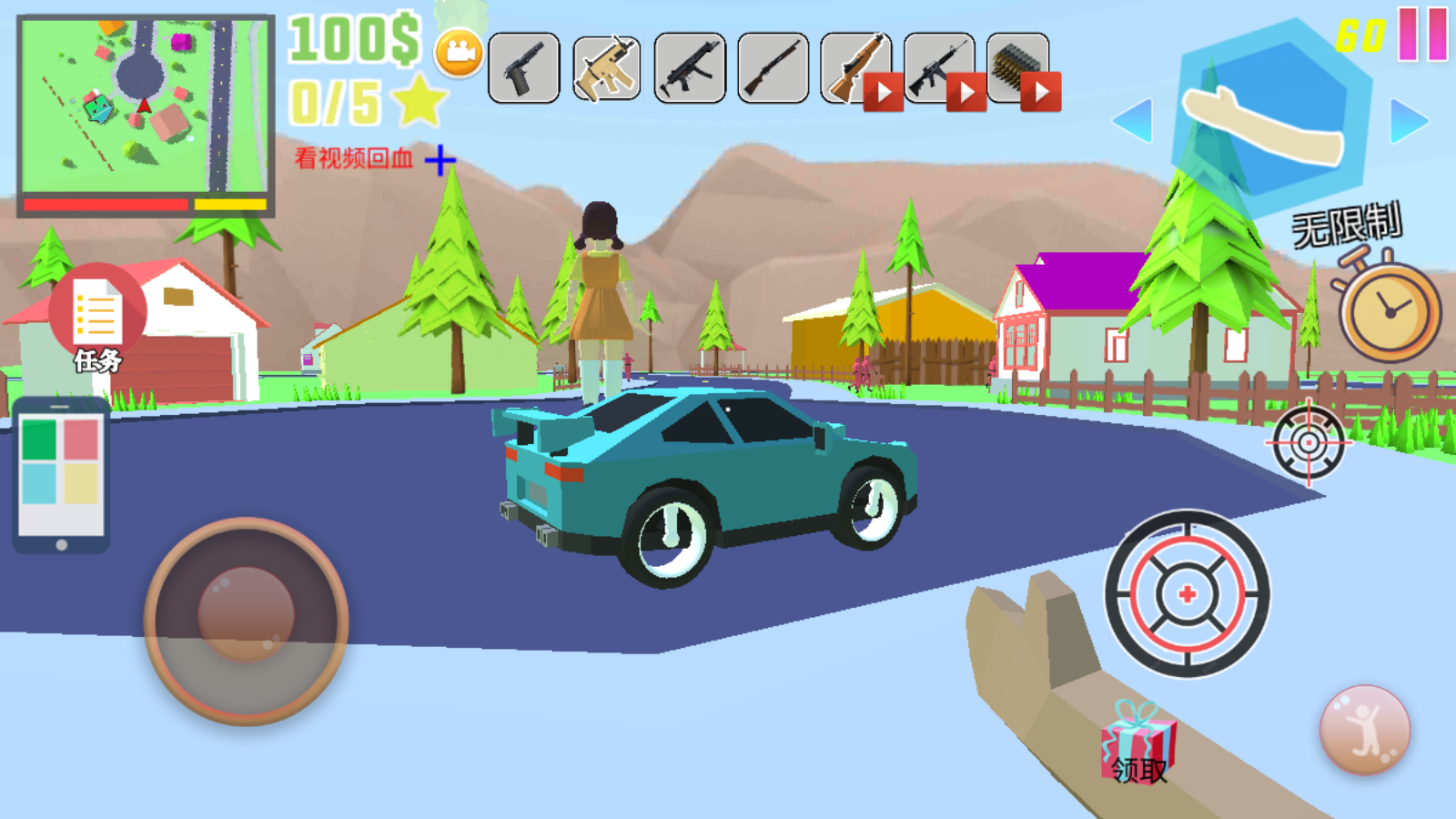Equip the tan SCAR rifle
Image resolution: width=1456 pixels, height=819 pixels.
607,68
